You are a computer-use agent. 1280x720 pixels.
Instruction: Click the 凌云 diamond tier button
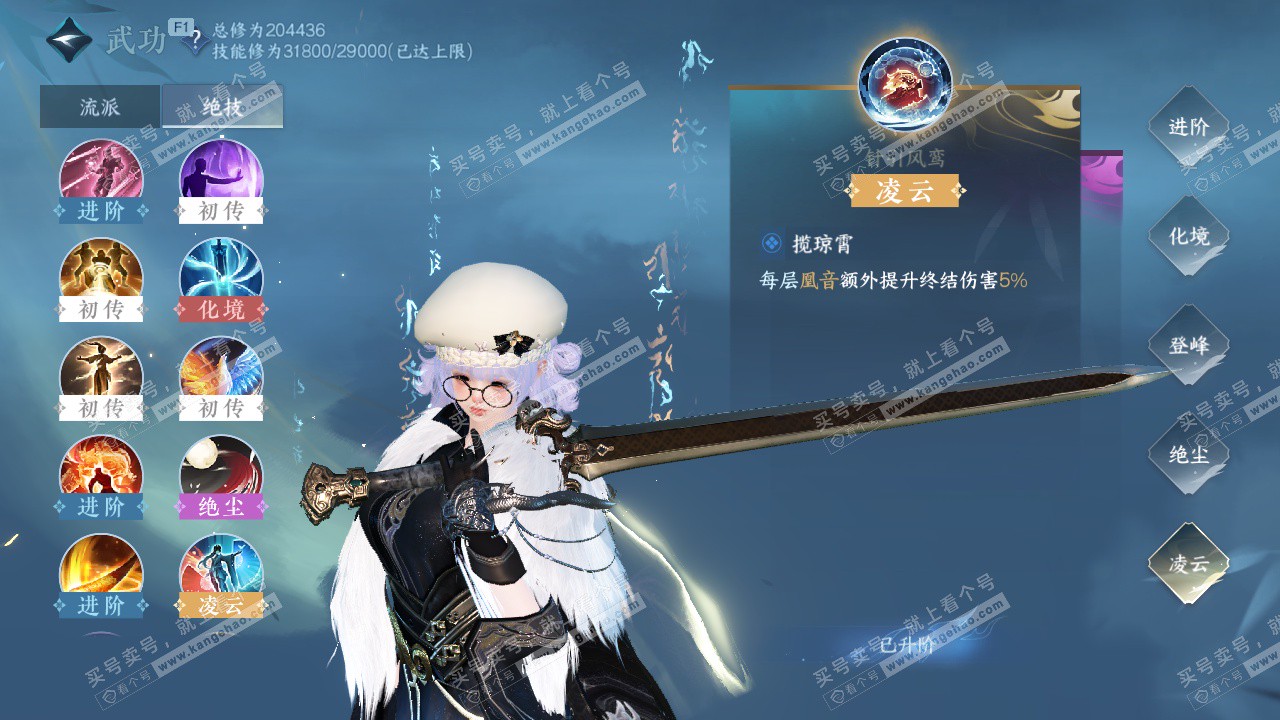[1189, 563]
